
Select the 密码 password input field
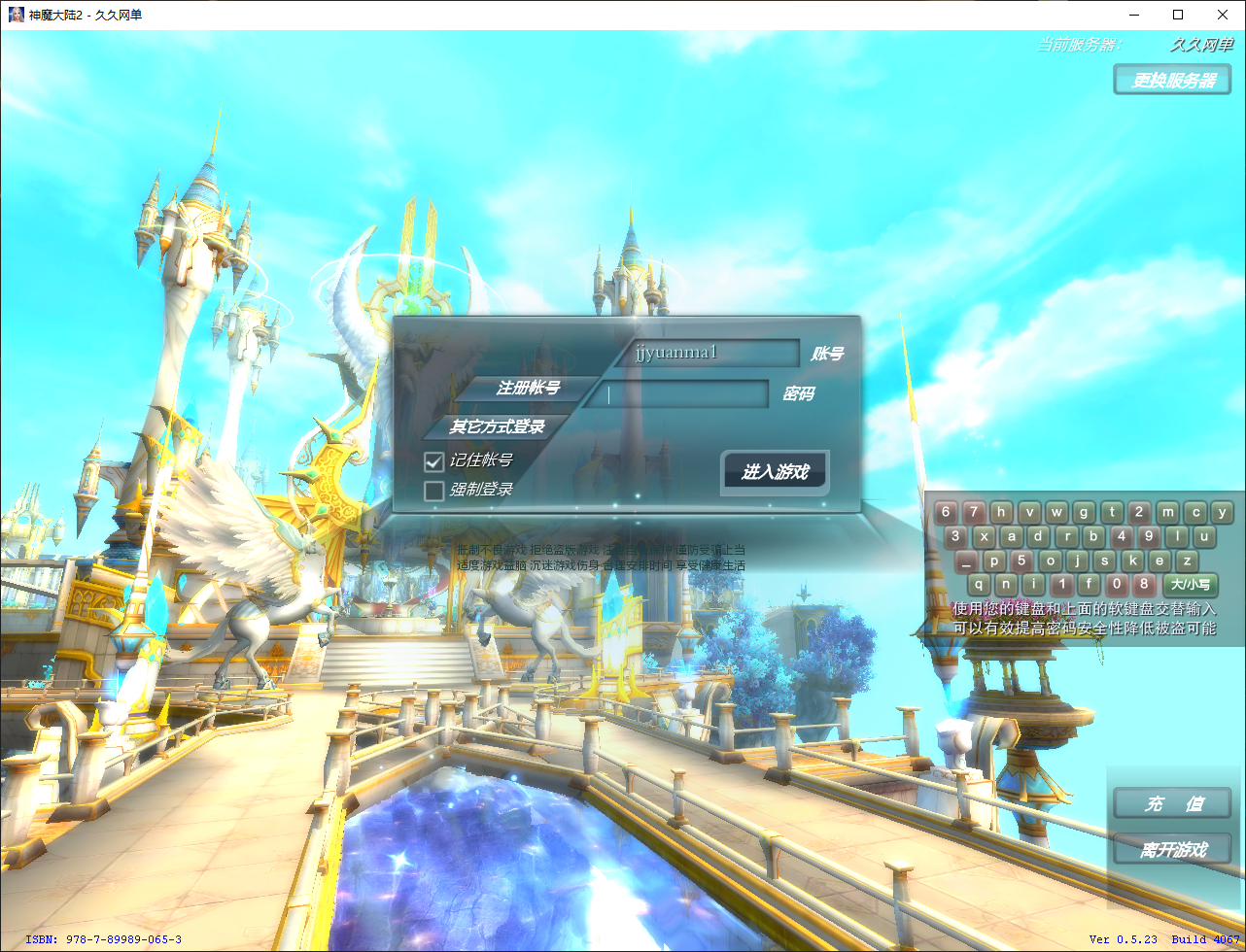pos(683,394)
